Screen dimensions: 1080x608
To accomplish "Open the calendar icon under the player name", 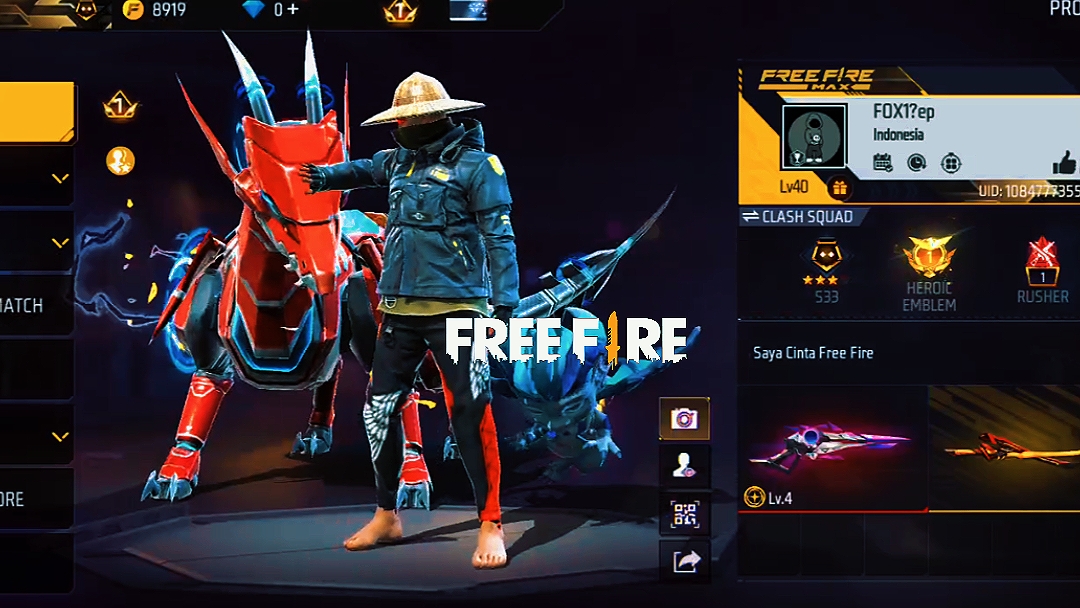I will tap(883, 163).
